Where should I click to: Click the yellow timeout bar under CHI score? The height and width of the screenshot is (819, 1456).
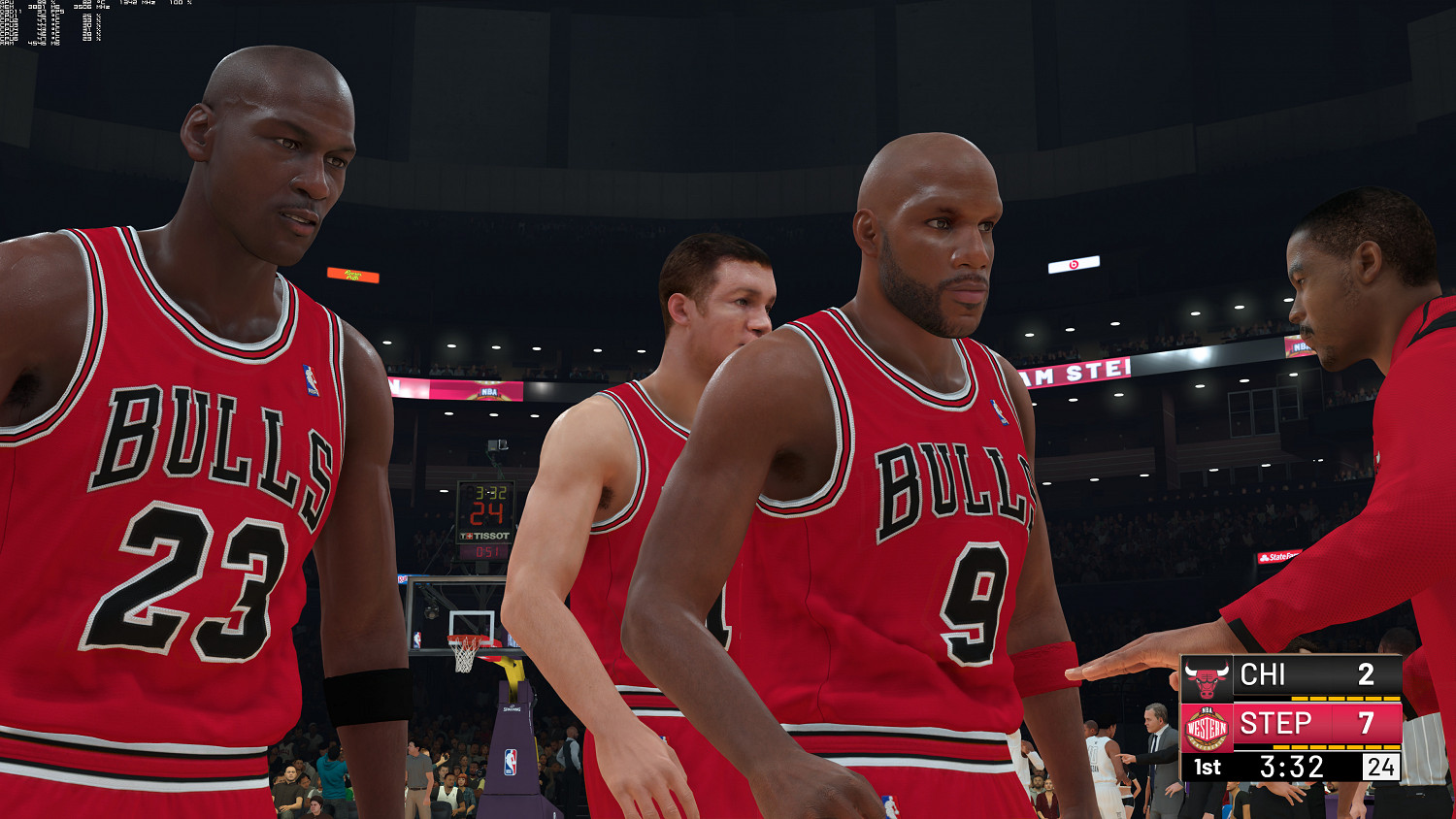coord(1345,699)
